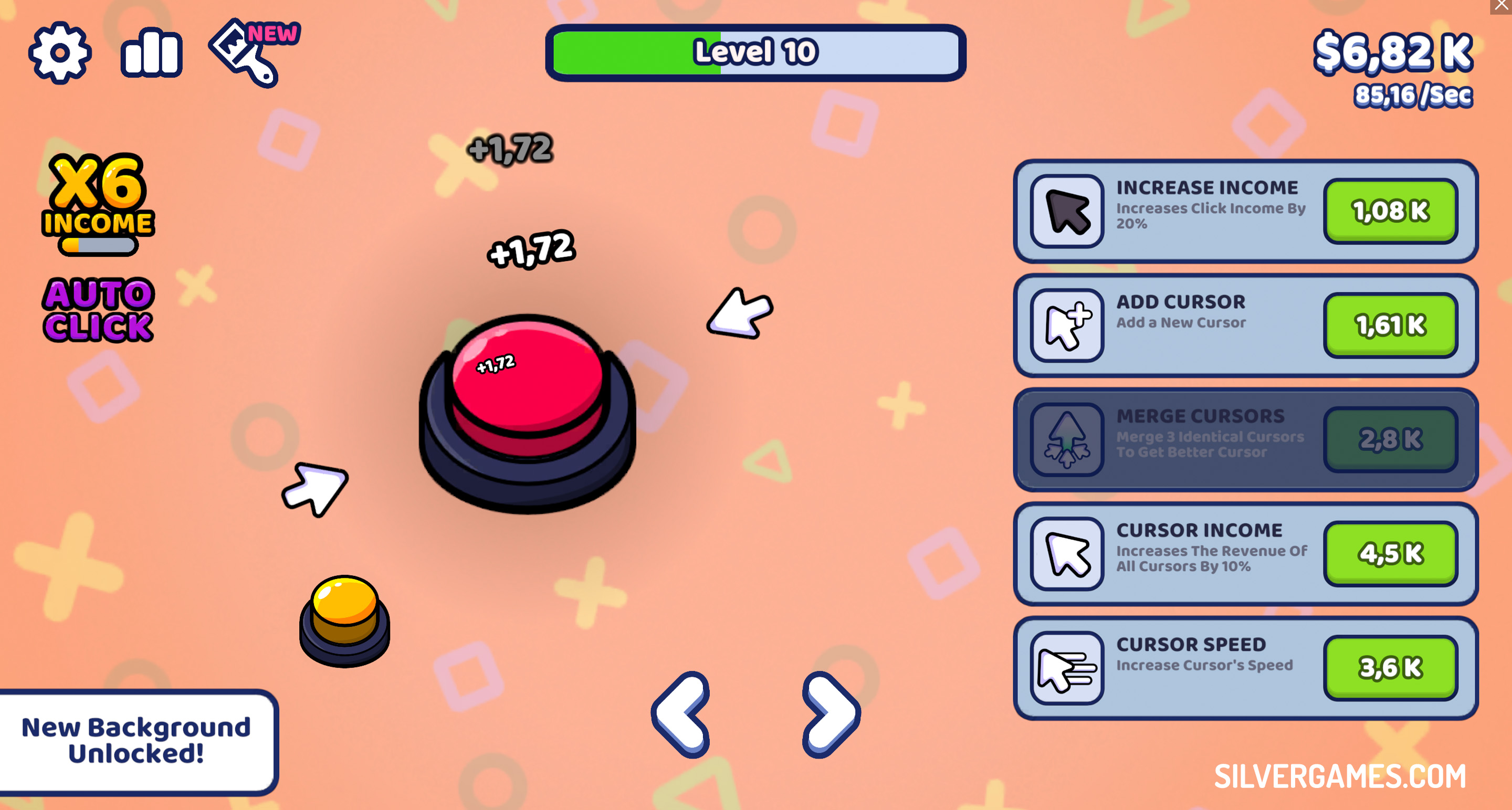1512x810 pixels.
Task: Click the Cursor Speed lightning cursor icon
Action: (1069, 665)
